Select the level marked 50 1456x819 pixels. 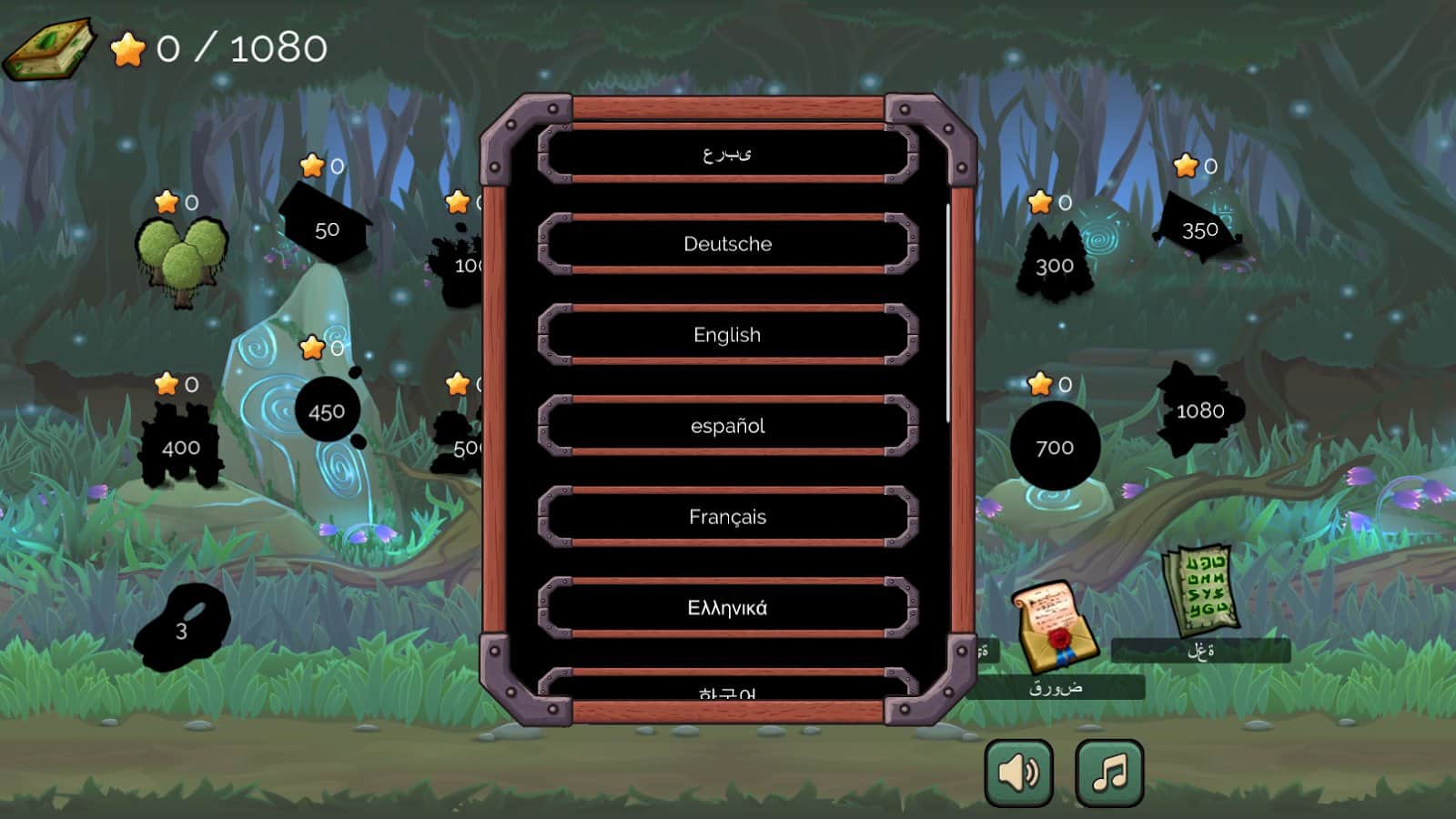tap(328, 229)
